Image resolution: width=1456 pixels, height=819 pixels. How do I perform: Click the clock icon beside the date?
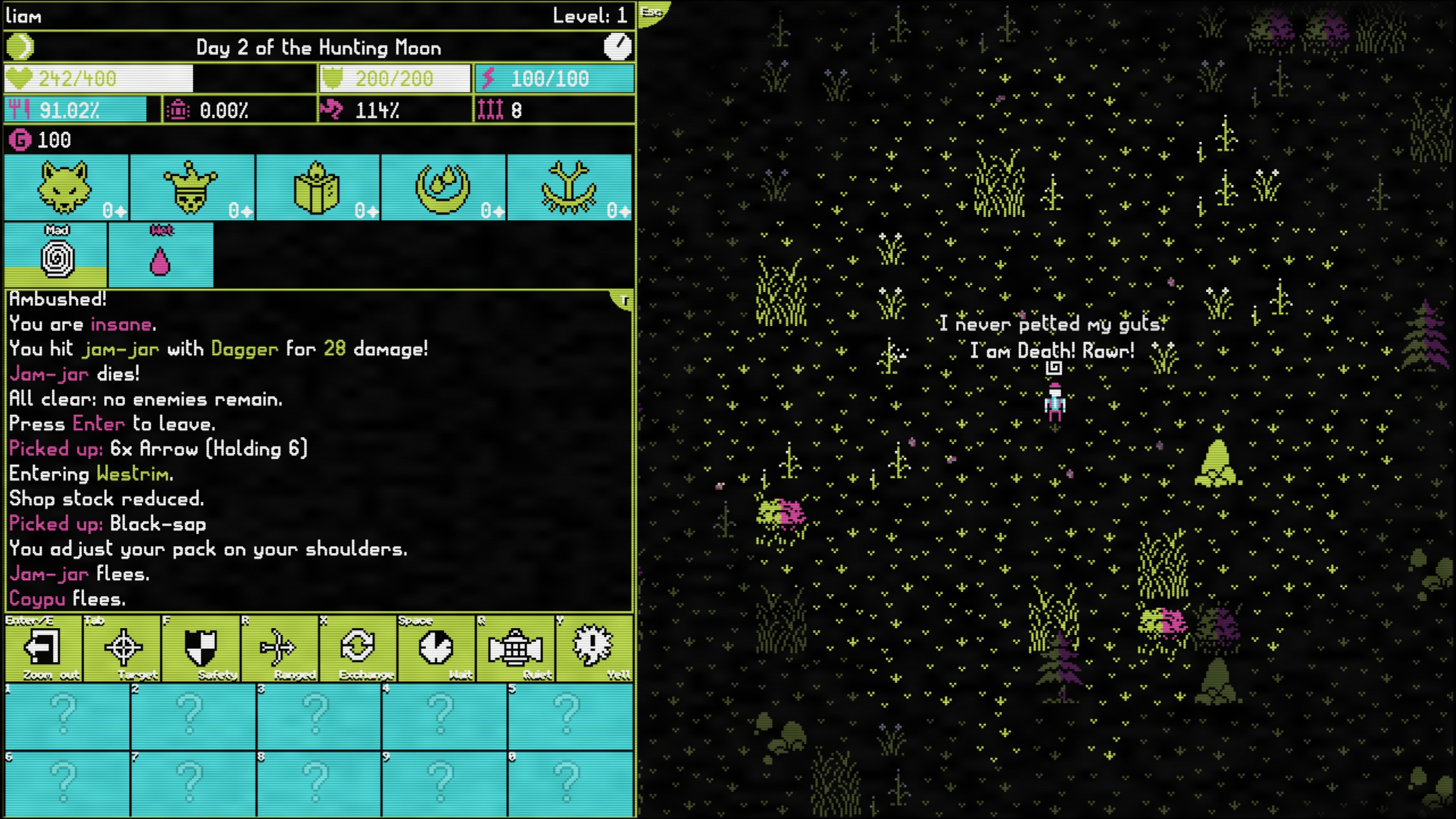tap(617, 47)
